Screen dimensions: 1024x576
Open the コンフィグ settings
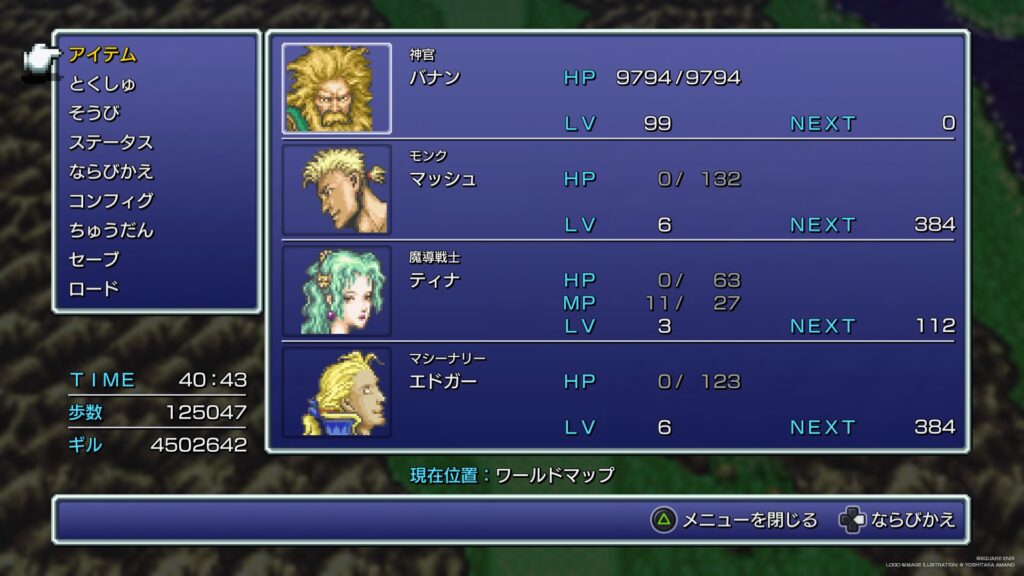(111, 201)
